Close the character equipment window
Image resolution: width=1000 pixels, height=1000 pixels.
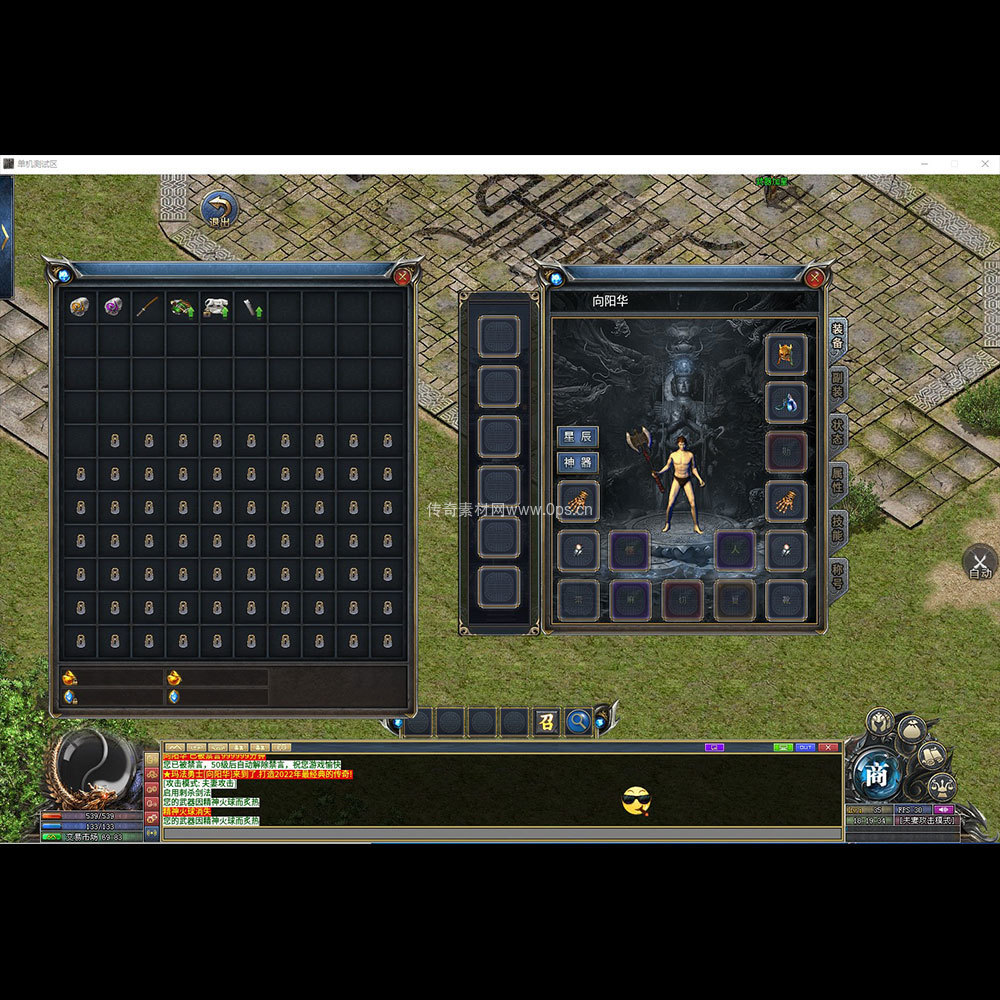tap(816, 276)
